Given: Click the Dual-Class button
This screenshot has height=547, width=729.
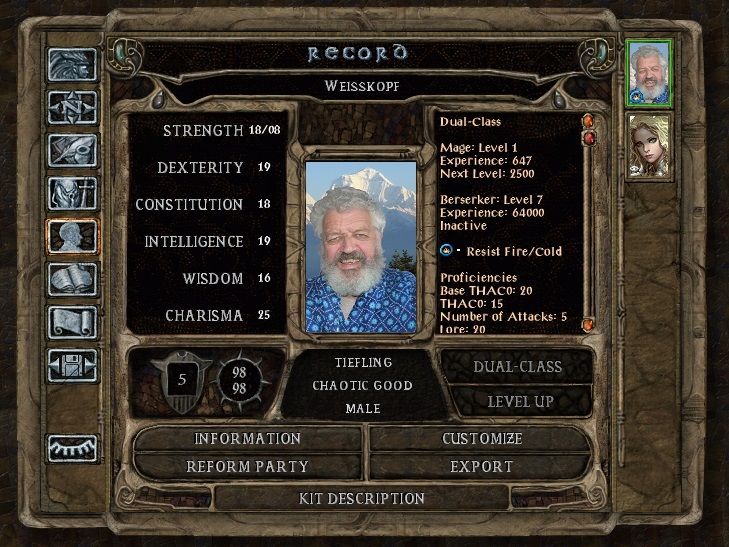Looking at the screenshot, I should [516, 367].
